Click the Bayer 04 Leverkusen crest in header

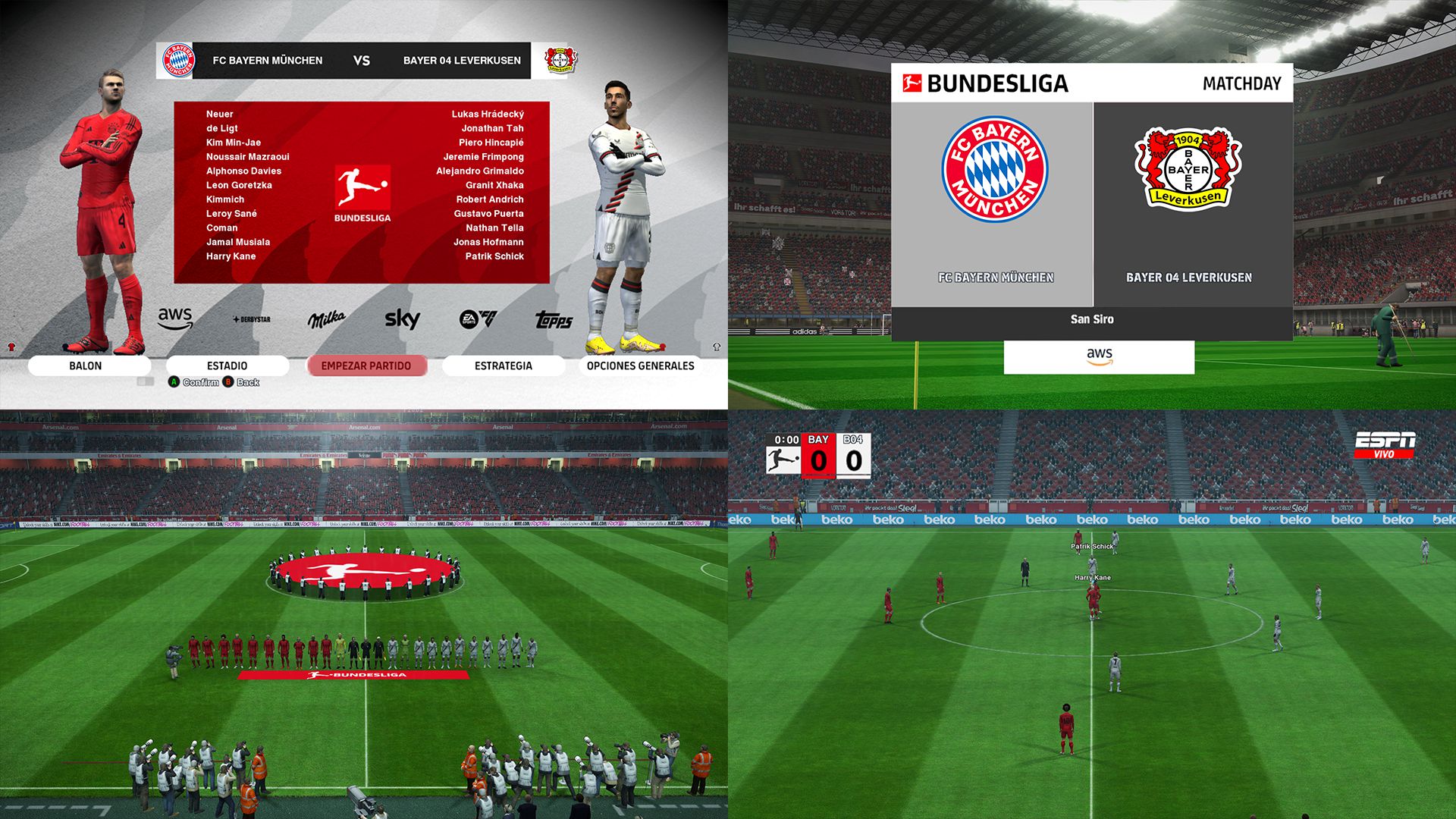[560, 61]
